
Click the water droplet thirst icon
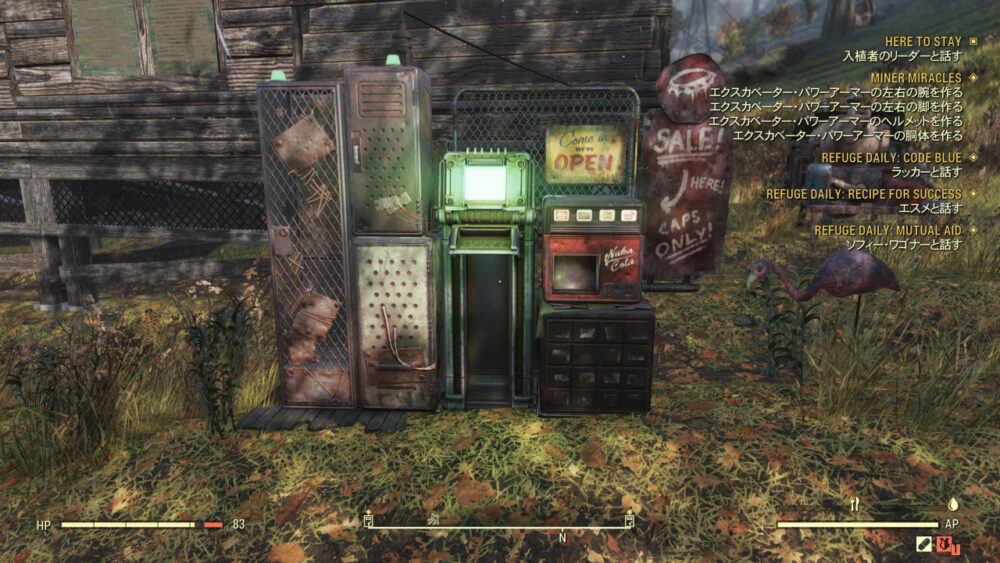point(952,505)
